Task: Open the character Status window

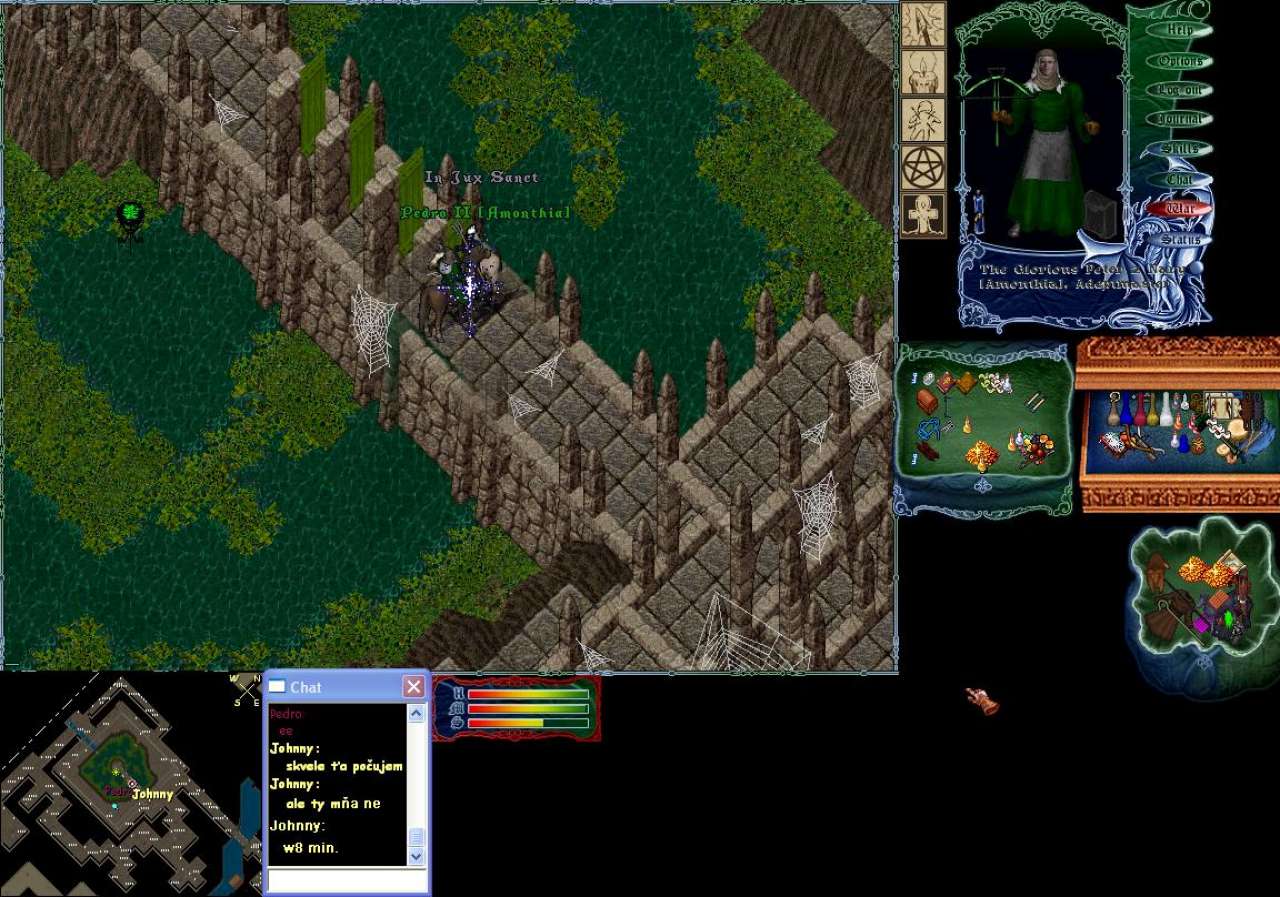Action: point(1180,239)
